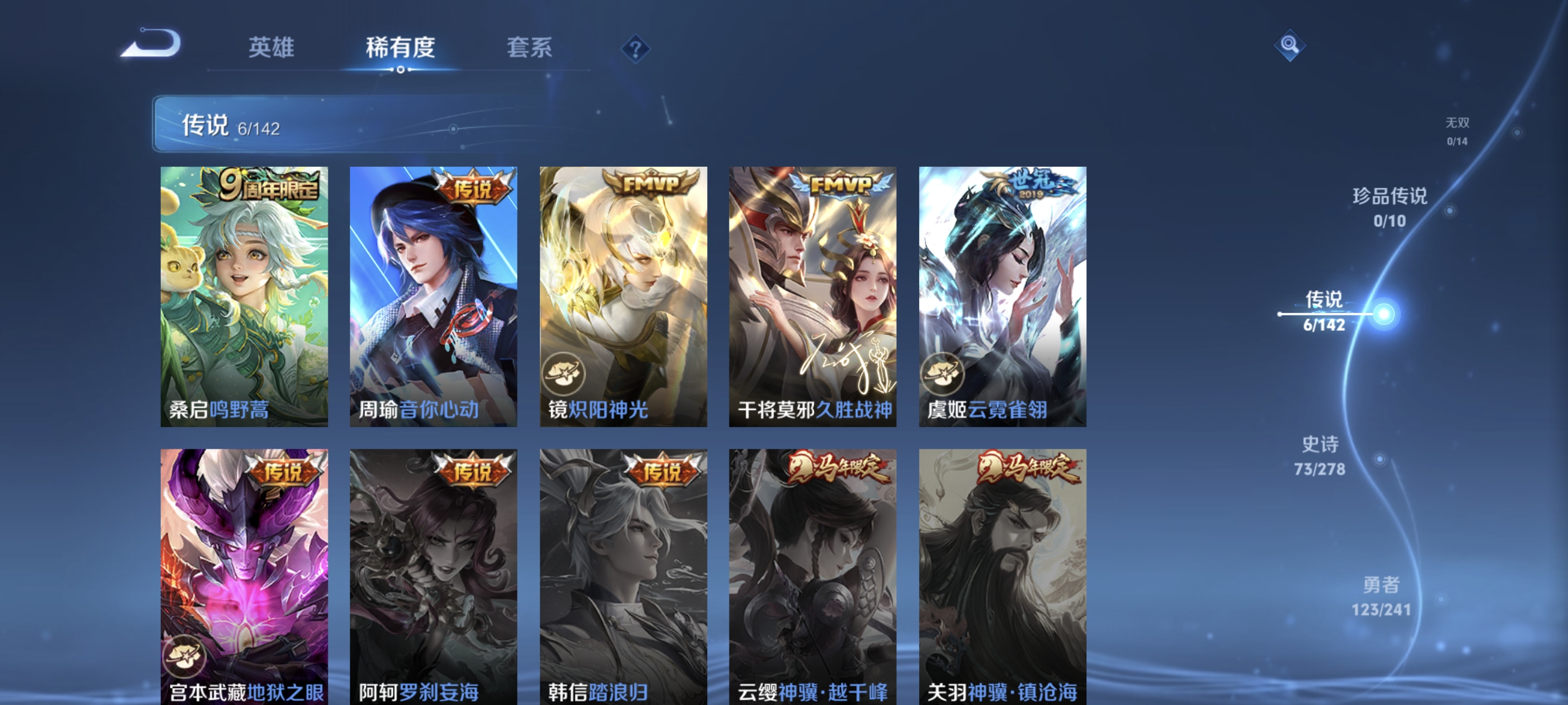Open the skin search with the magnifier icon

click(x=1290, y=45)
